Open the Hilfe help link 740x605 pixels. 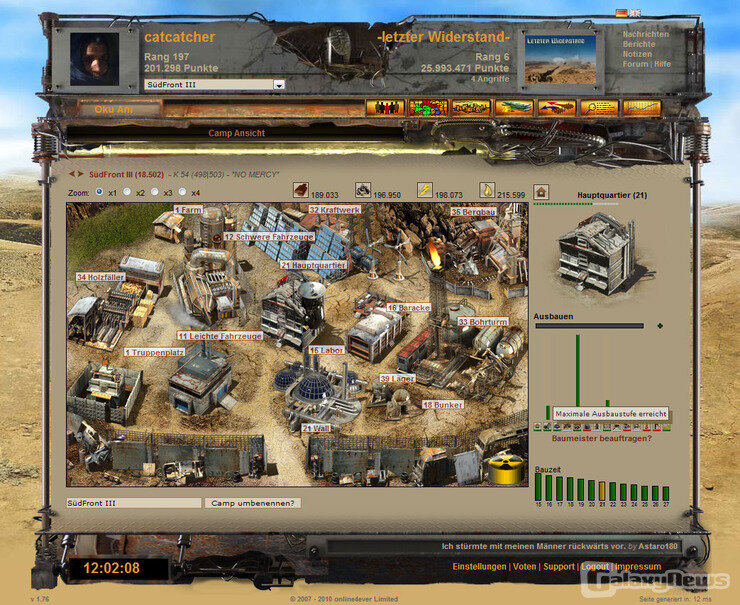tap(662, 64)
